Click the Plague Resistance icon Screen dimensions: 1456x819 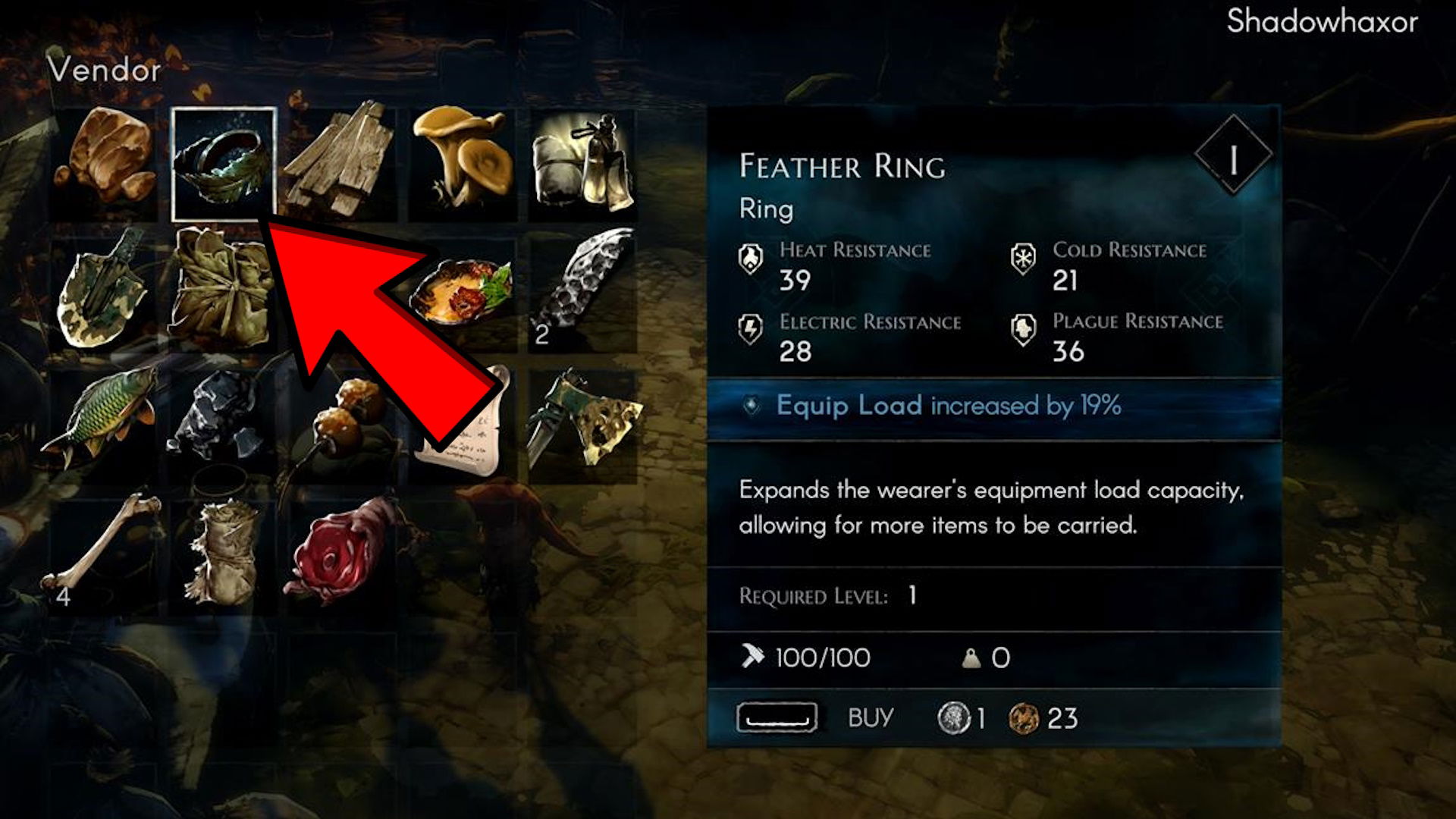coord(1023,329)
